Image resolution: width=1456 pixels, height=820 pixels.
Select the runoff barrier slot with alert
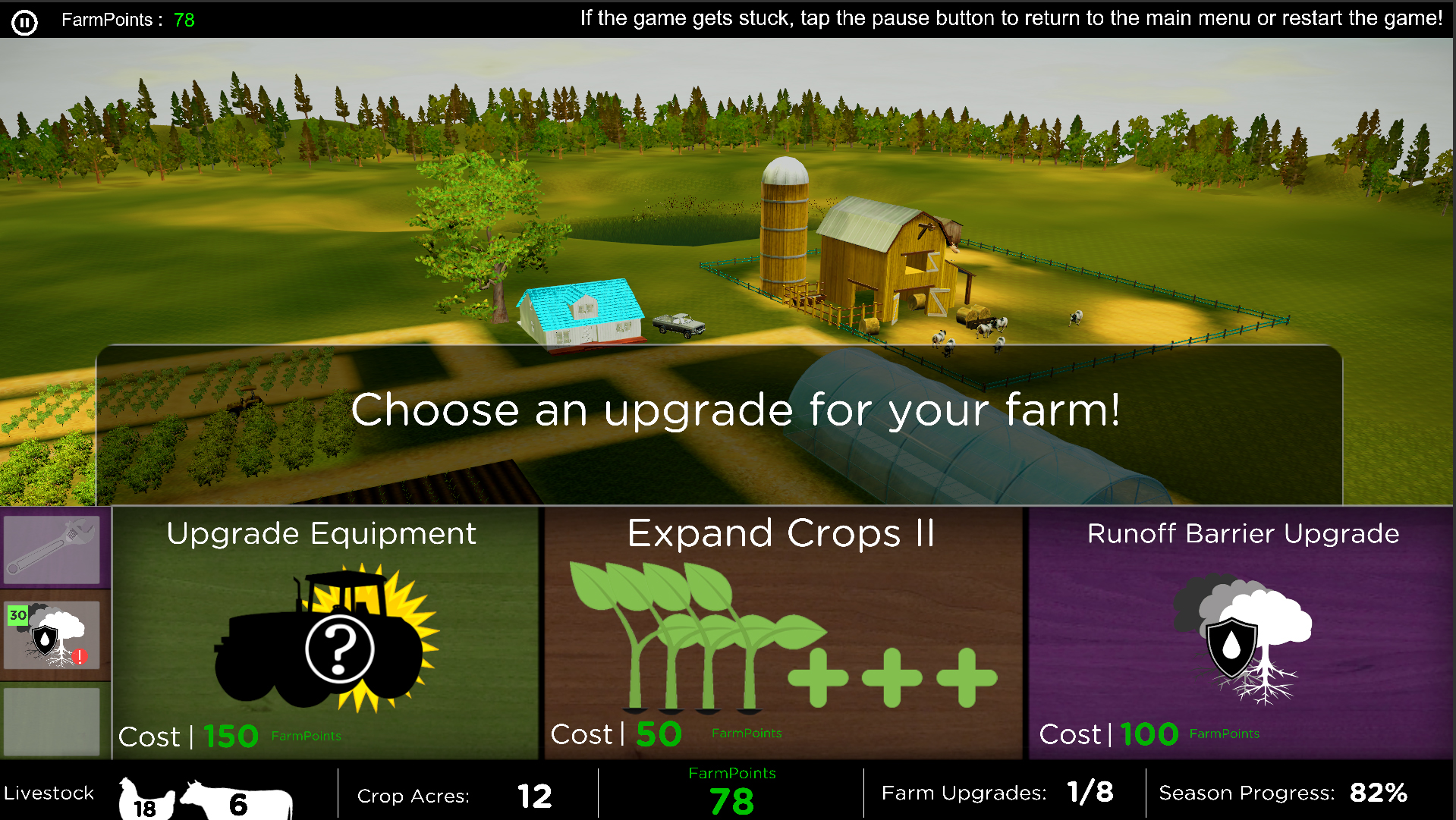53,636
